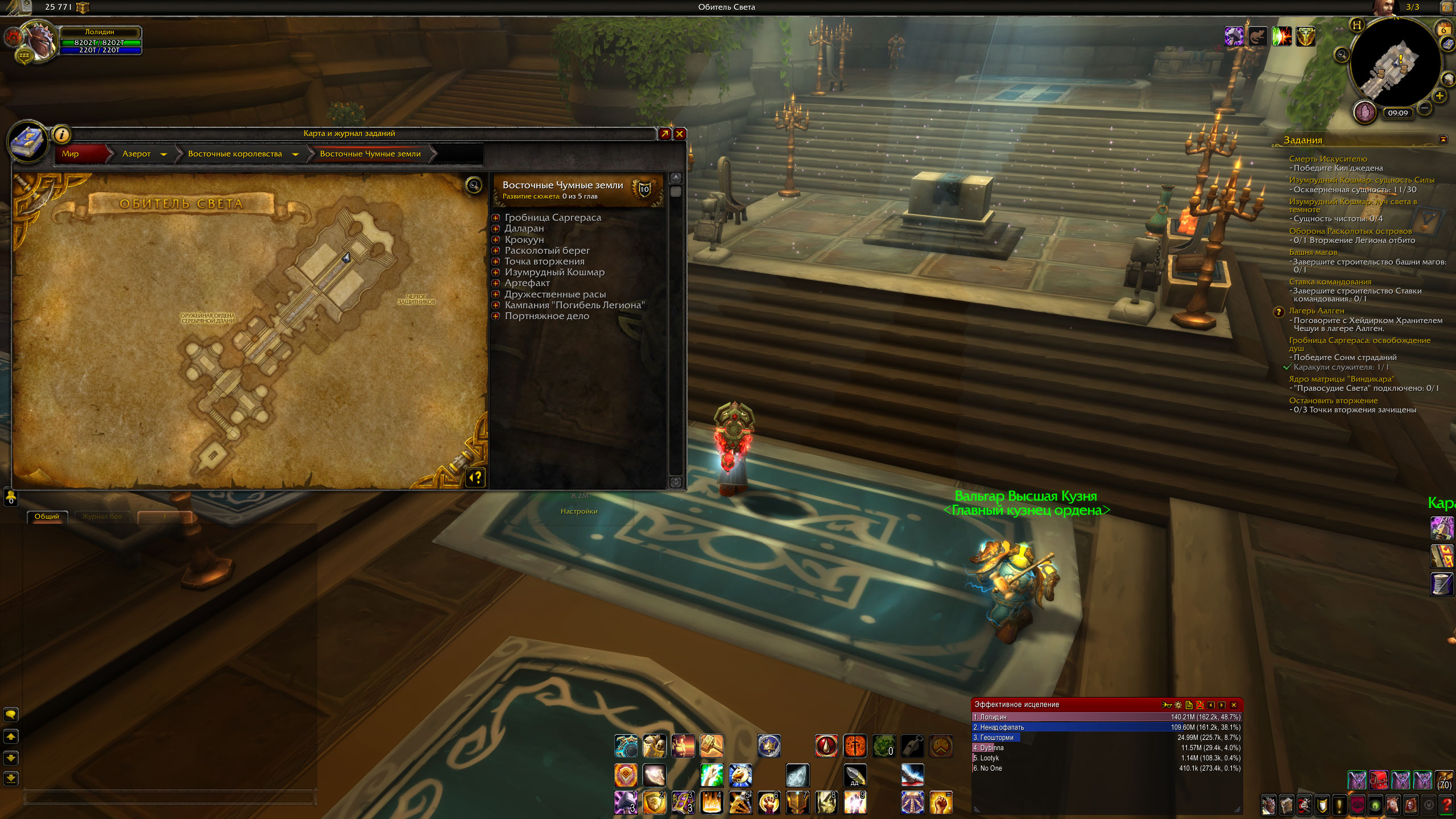Close the map and quest log window
Viewport: 1456px width, 819px height.
pyautogui.click(x=679, y=134)
